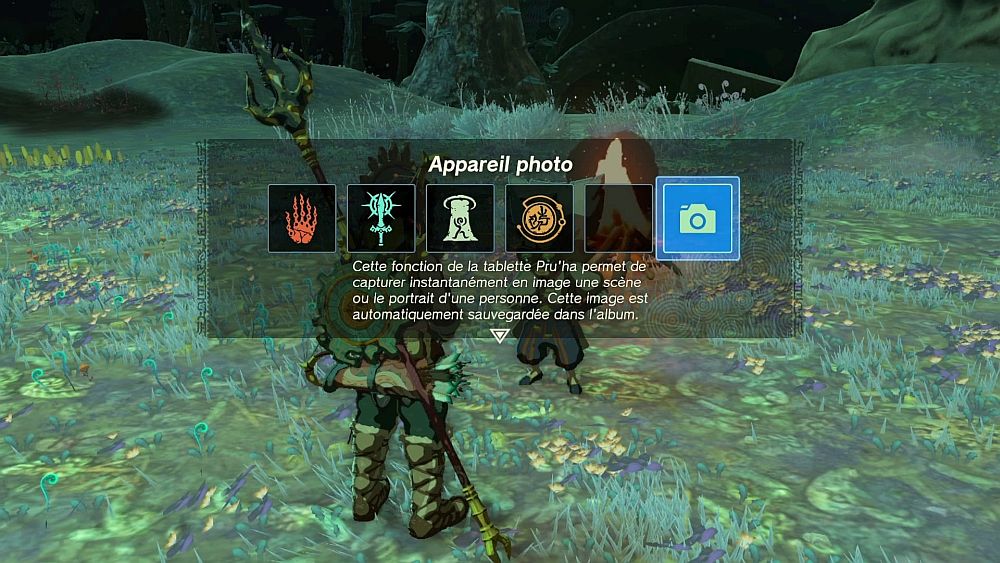Choose the highlighted Appareil photo camera icon

click(x=699, y=218)
